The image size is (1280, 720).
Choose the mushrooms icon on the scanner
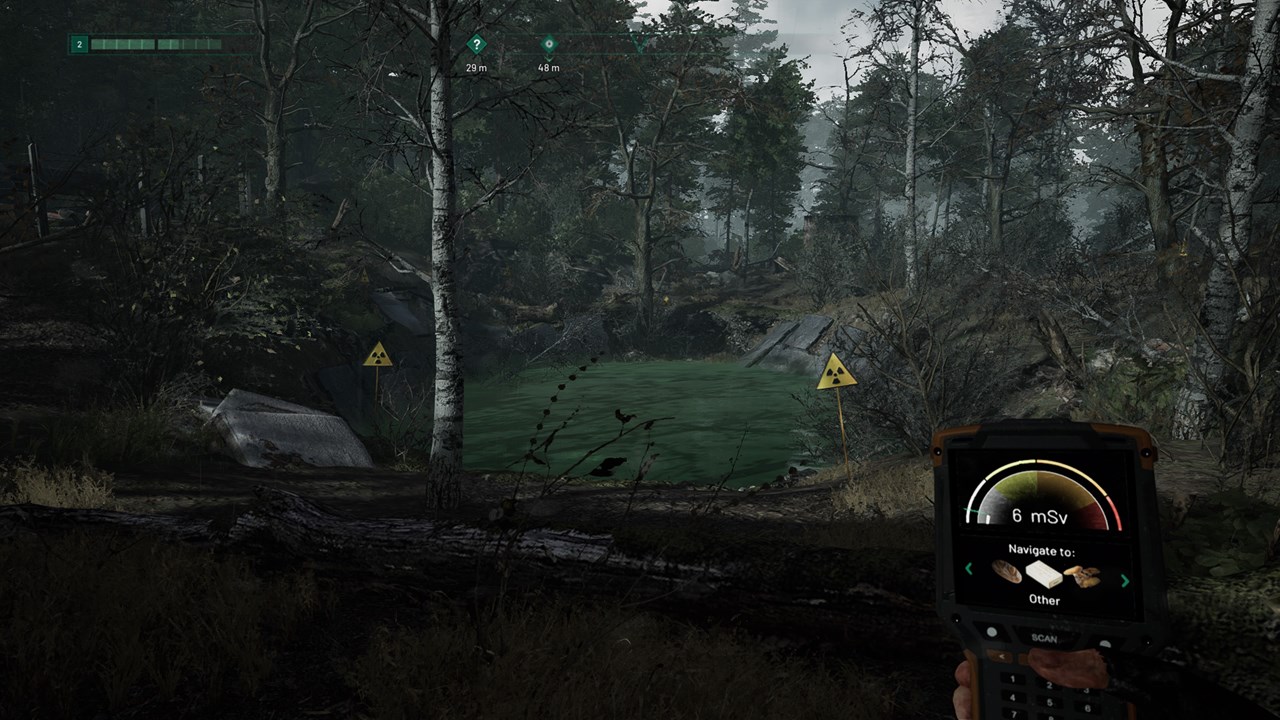[x=1082, y=576]
